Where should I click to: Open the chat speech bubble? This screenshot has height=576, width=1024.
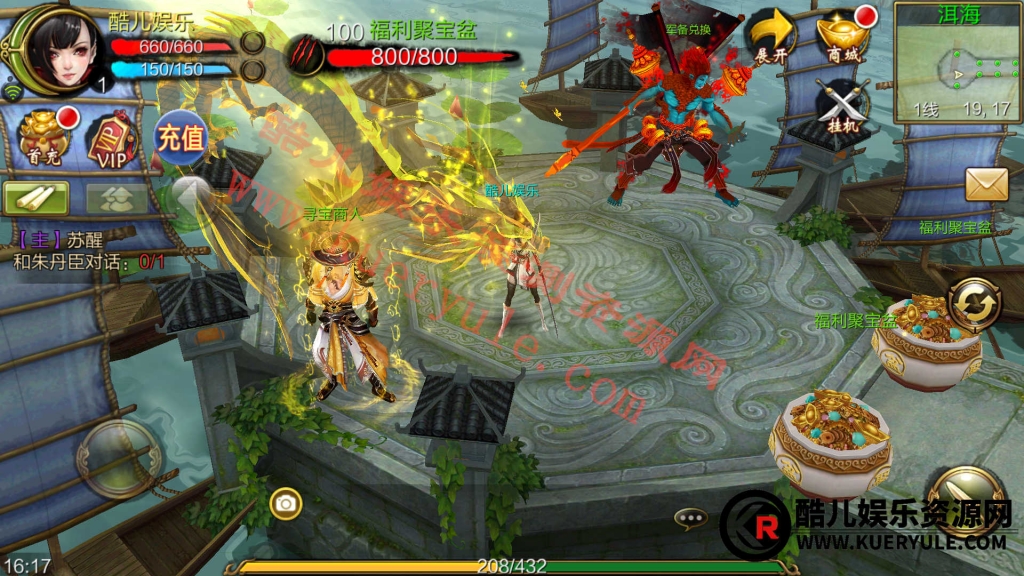[x=690, y=518]
